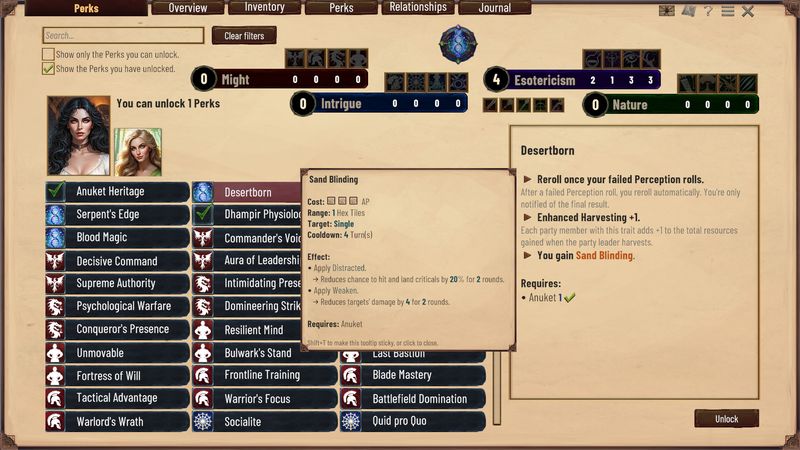Pick the Decisive Command perk
The width and height of the screenshot is (800, 450).
click(116, 261)
